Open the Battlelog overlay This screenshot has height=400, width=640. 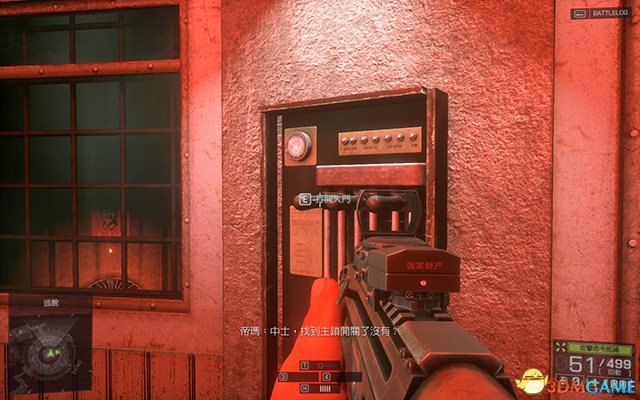[x=601, y=15]
